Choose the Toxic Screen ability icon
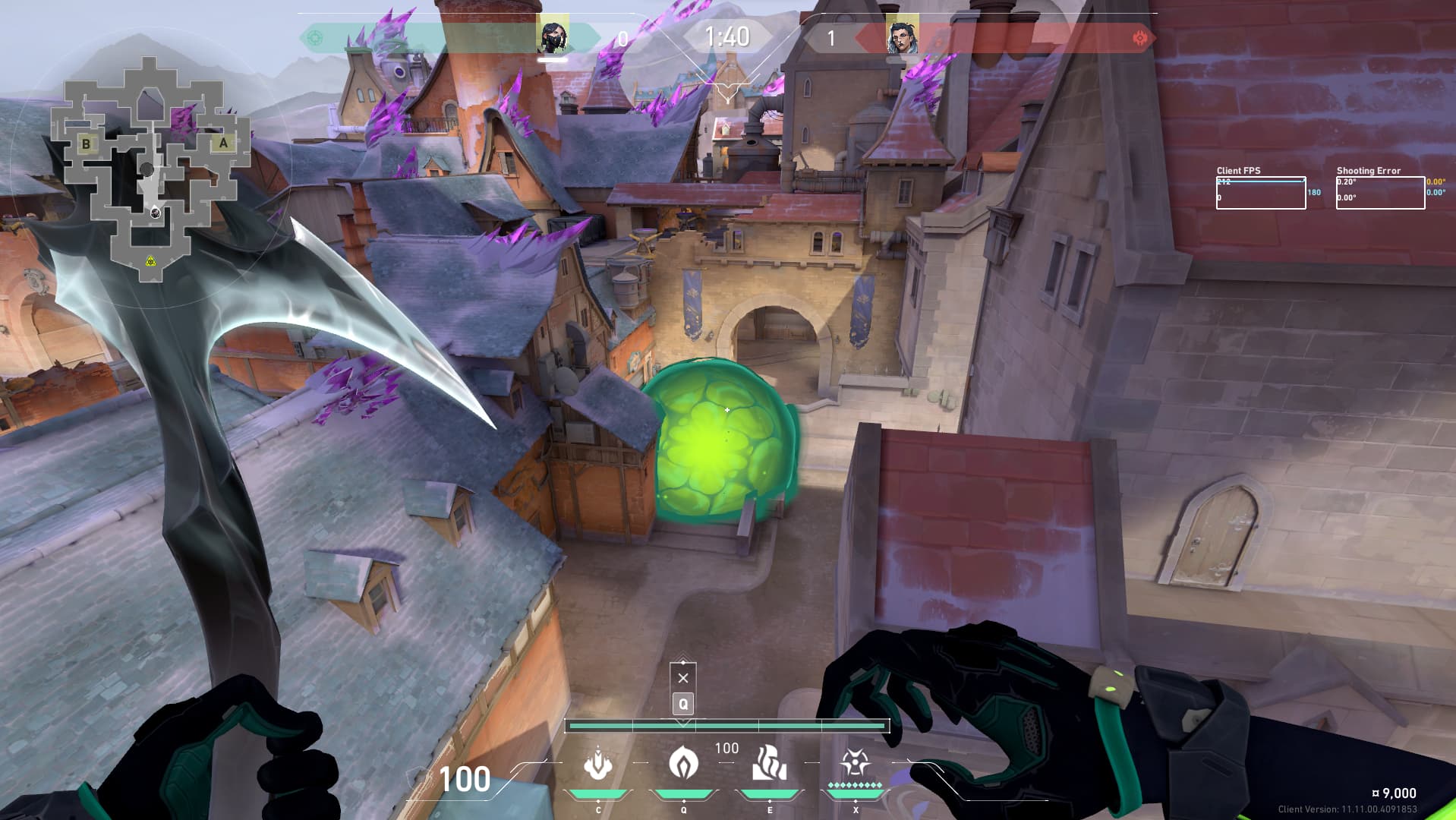This screenshot has height=820, width=1456. coord(769,762)
